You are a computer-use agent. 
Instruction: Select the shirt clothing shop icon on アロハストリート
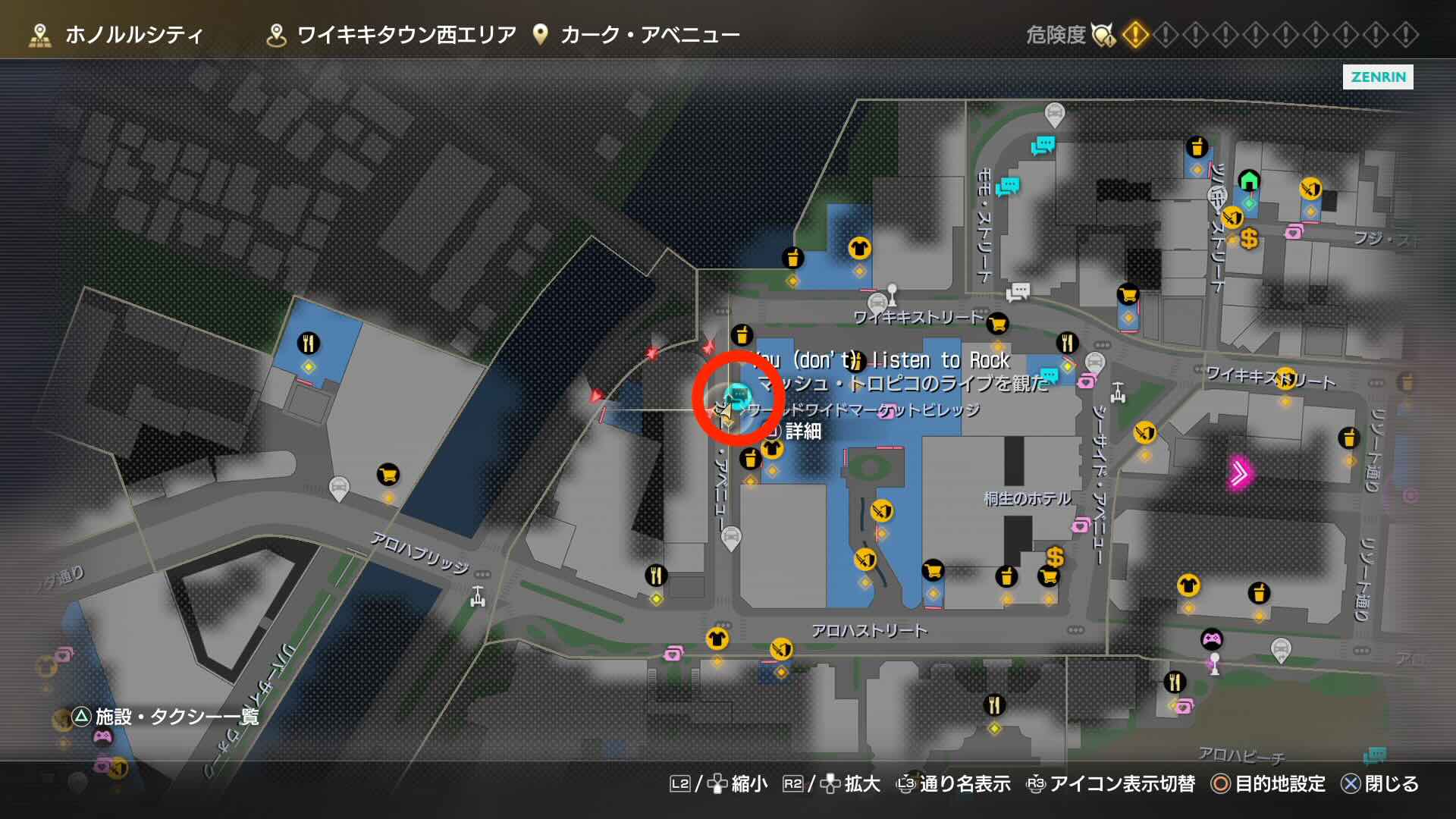point(717,638)
